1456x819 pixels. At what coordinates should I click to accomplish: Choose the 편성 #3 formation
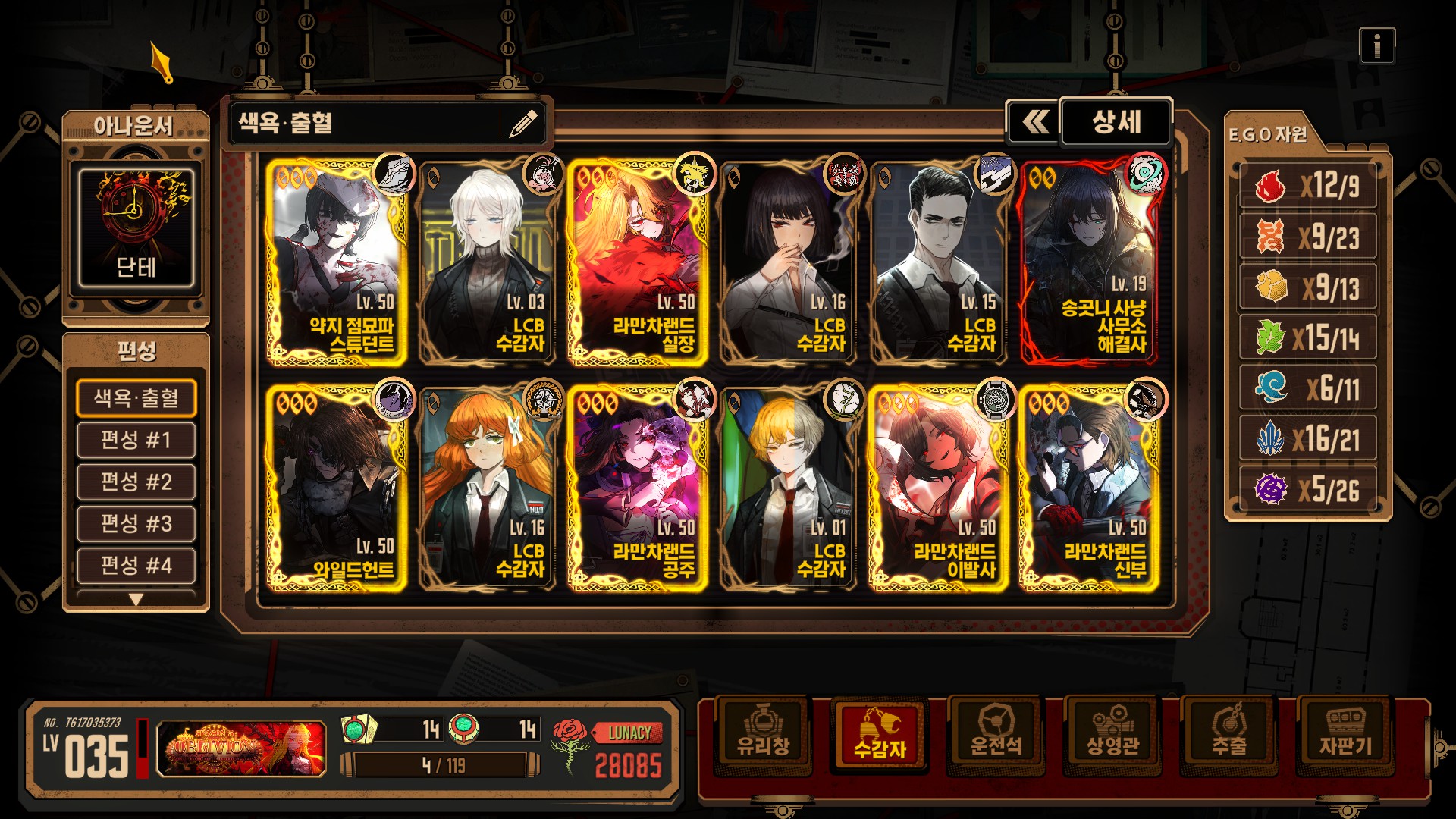[136, 524]
